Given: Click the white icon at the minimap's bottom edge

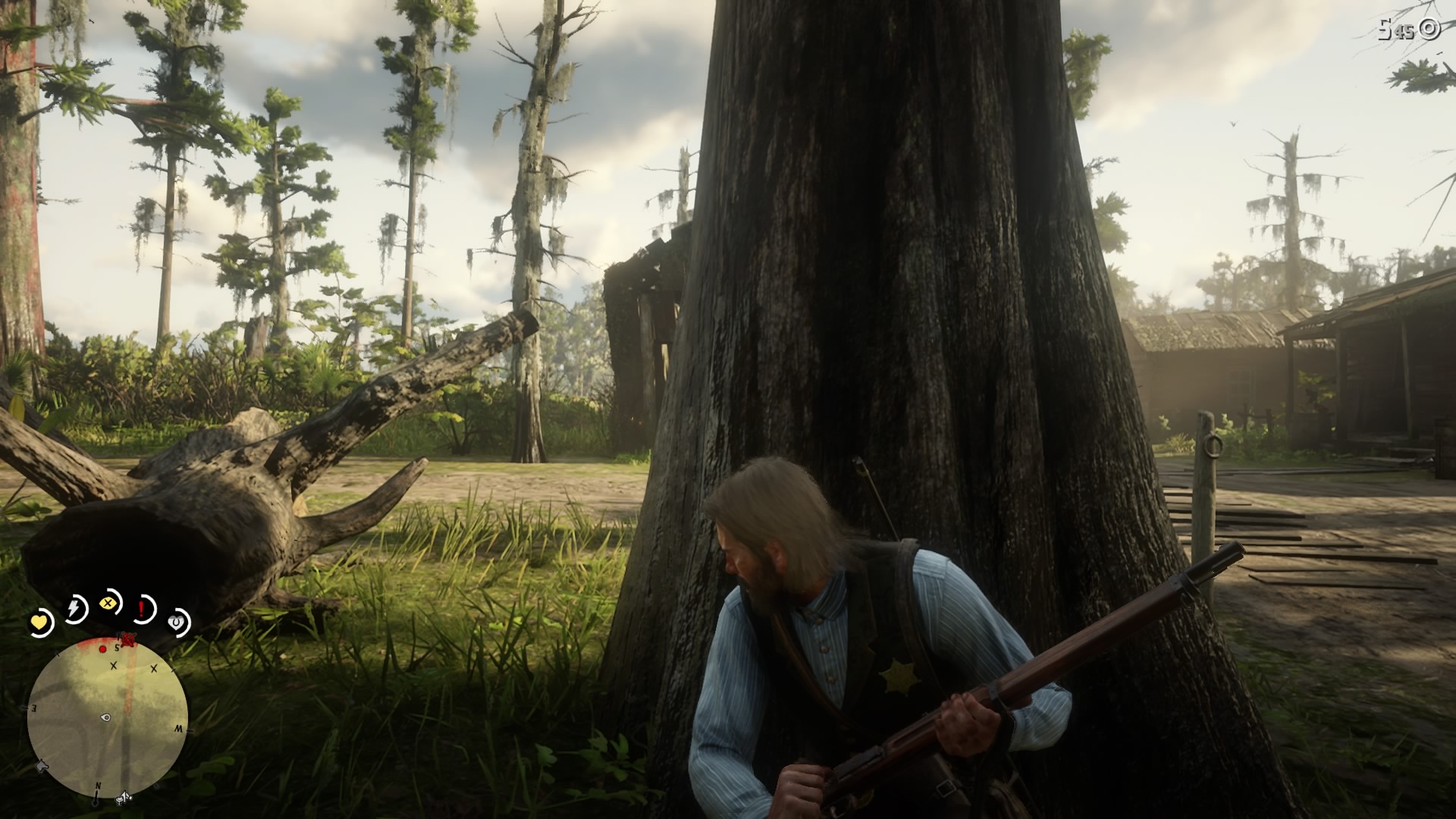Looking at the screenshot, I should coord(123,796).
